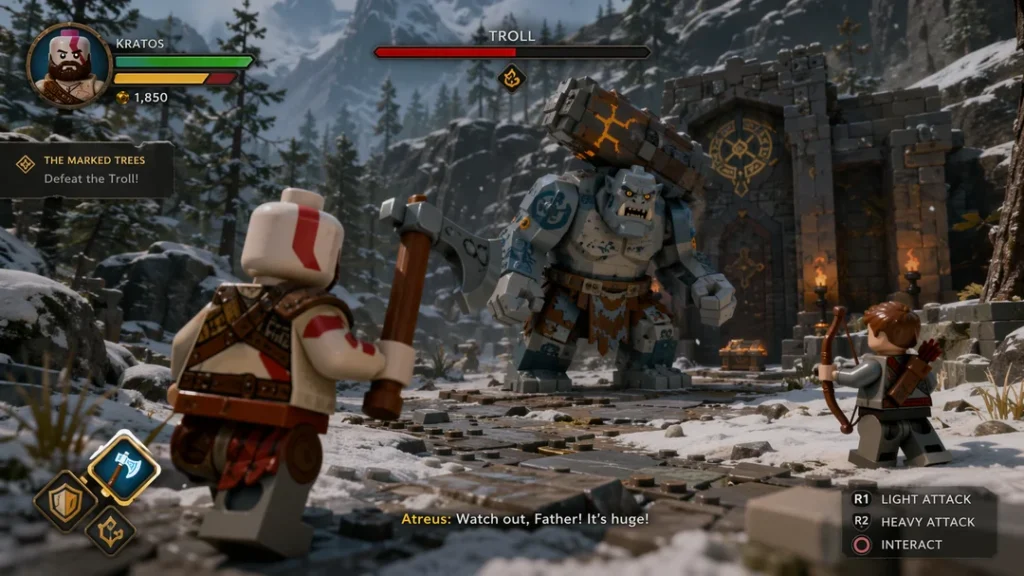The width and height of the screenshot is (1024, 576).
Task: Choose the golden rune ability icon
Action: [x=110, y=529]
